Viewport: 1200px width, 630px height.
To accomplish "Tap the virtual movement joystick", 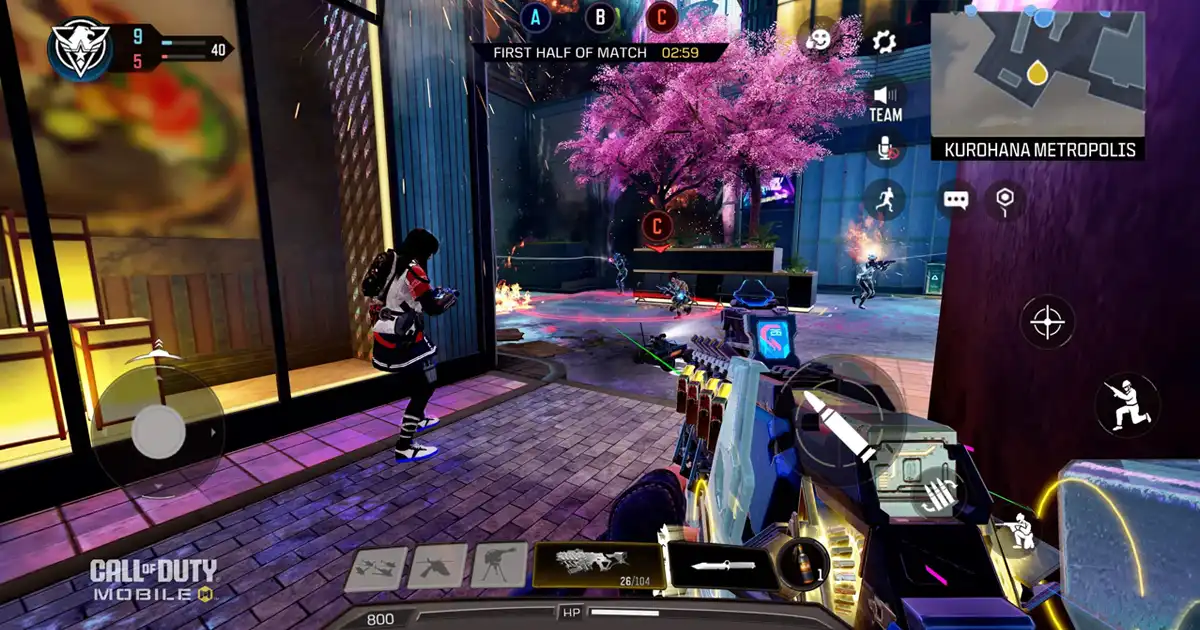I will pos(157,432).
